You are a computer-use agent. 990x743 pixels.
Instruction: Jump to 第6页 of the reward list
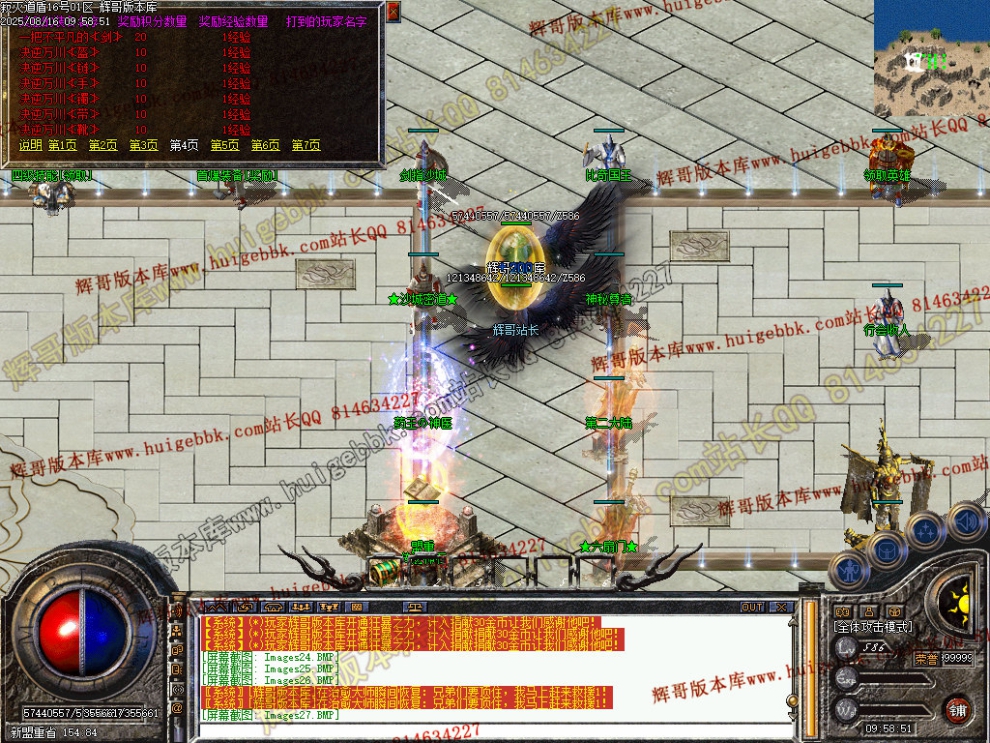tap(265, 145)
